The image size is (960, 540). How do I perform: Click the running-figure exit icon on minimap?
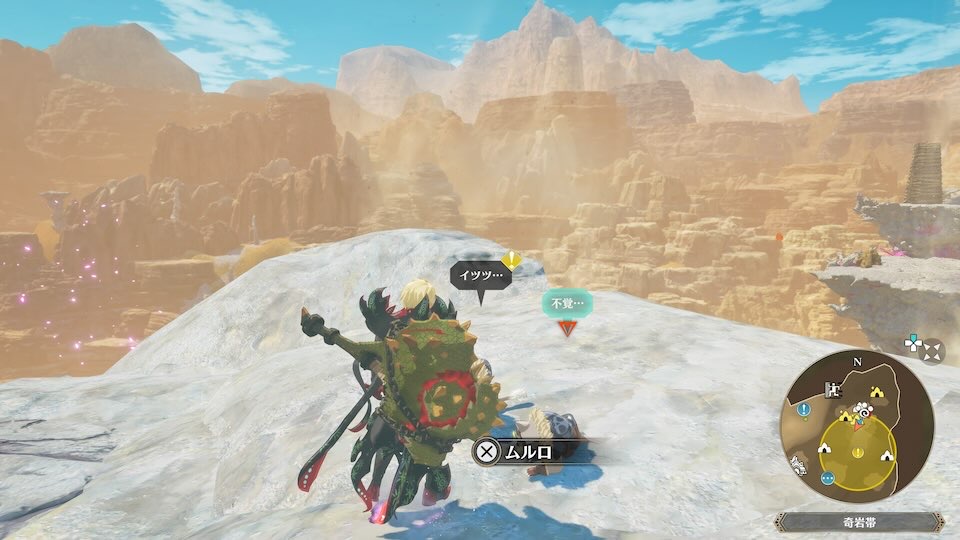832,390
